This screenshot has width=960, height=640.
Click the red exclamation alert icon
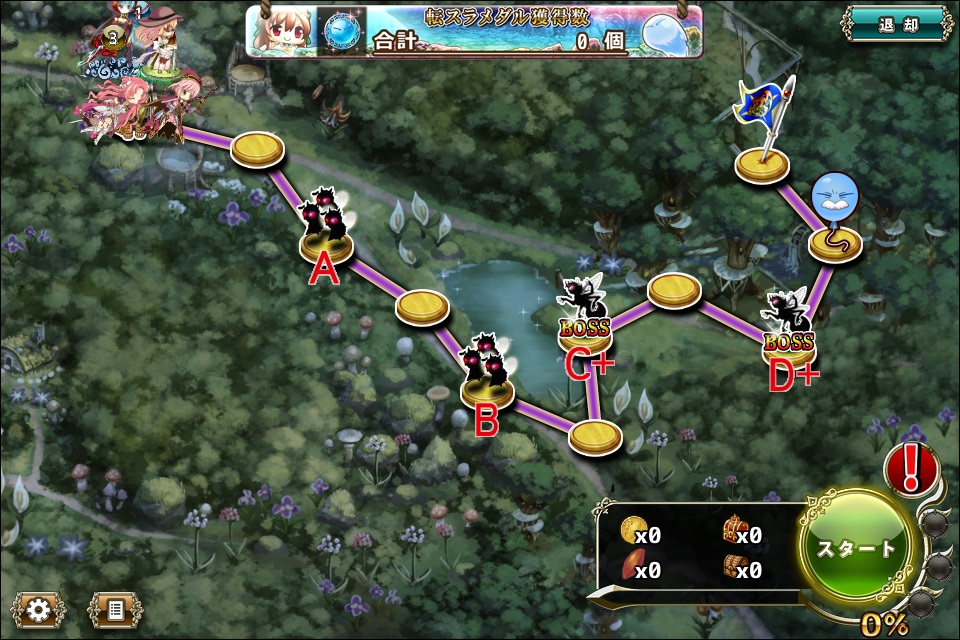tap(911, 469)
